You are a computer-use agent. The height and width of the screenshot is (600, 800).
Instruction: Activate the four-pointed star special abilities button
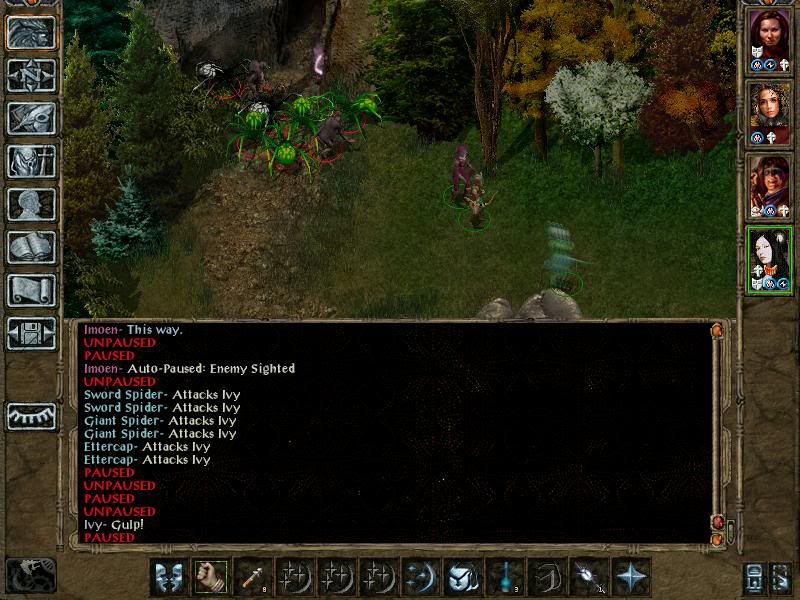(631, 577)
